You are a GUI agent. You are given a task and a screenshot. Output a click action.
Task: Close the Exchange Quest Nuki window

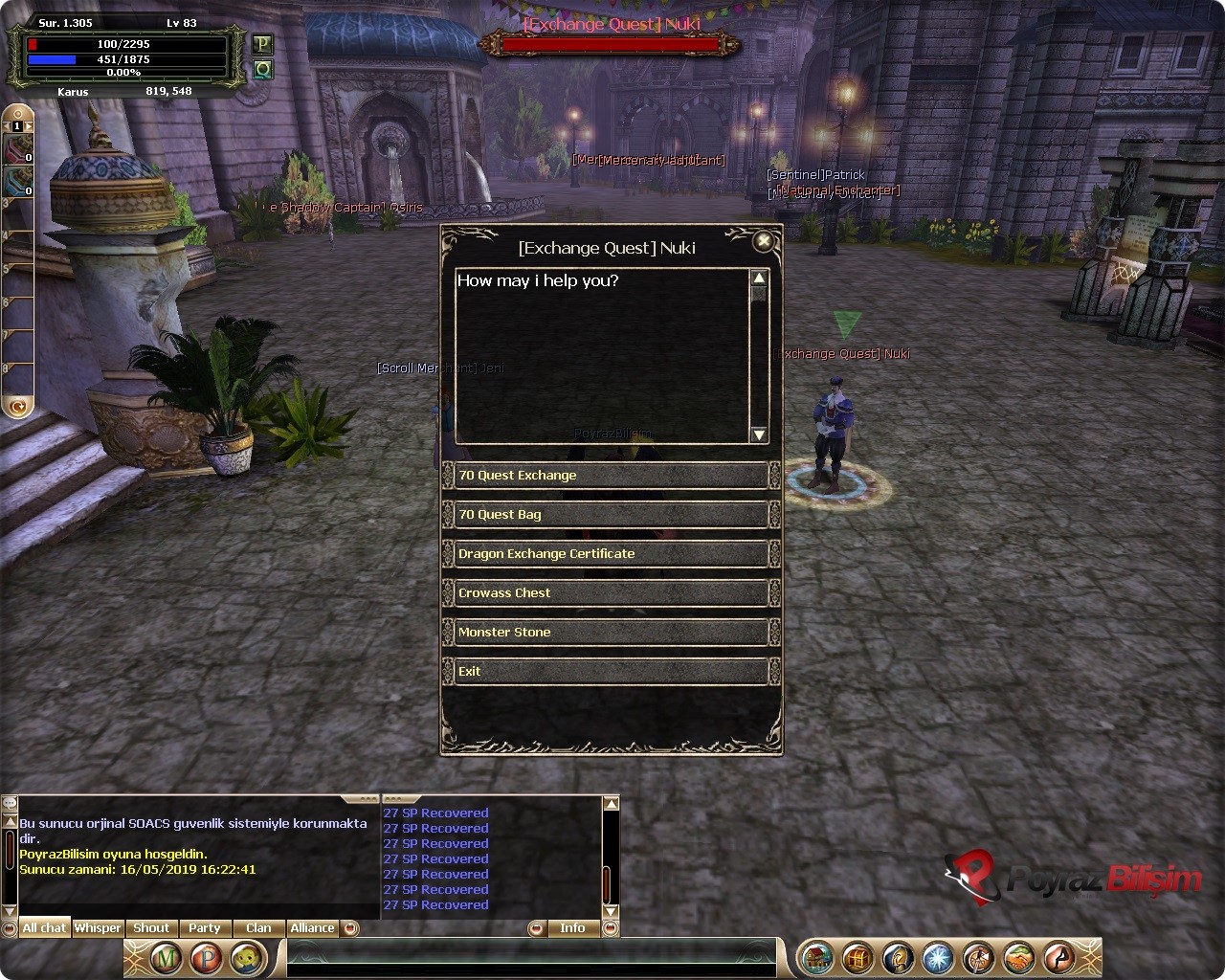click(x=763, y=242)
